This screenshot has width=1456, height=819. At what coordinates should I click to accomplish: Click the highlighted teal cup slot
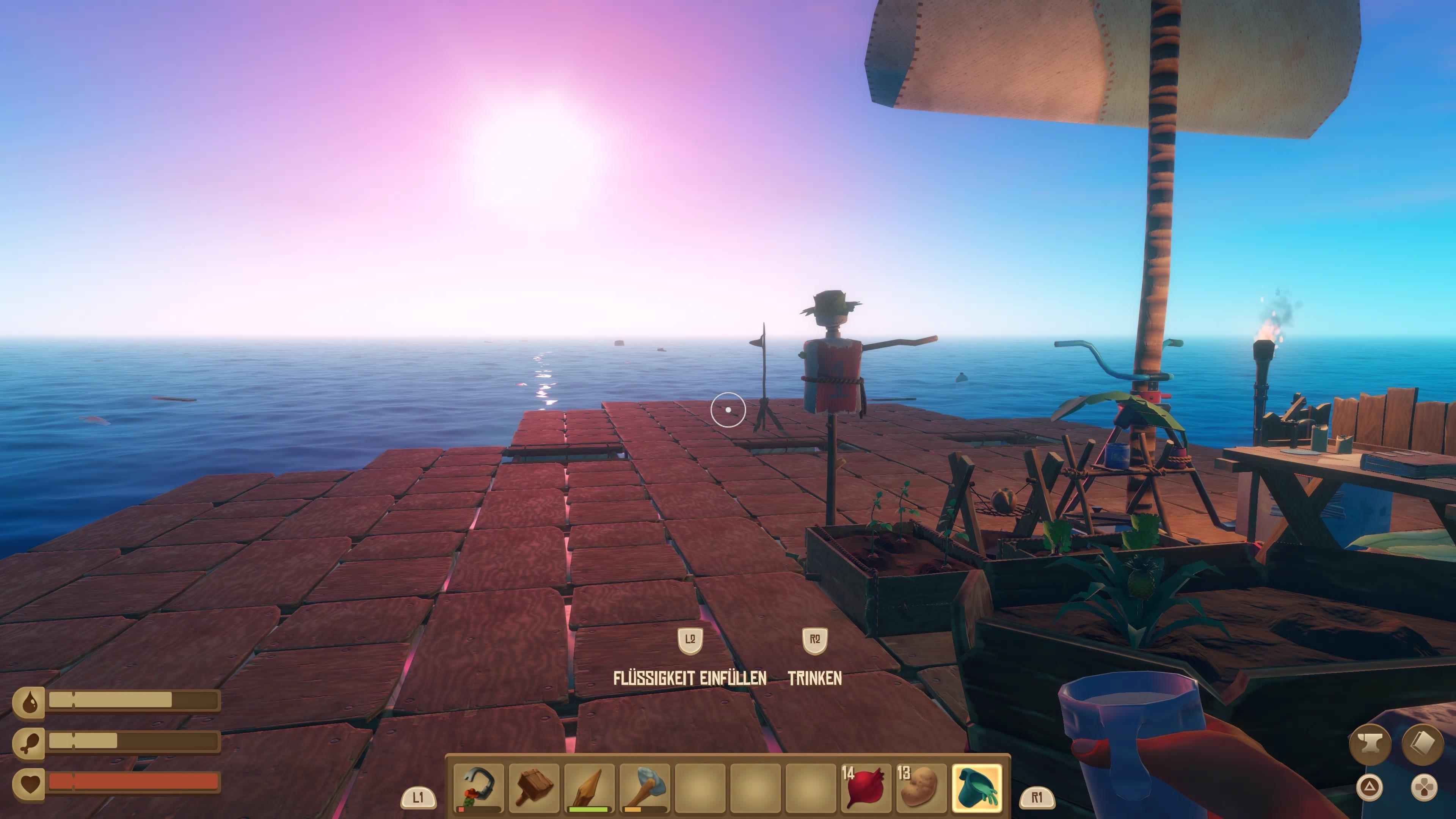(977, 788)
